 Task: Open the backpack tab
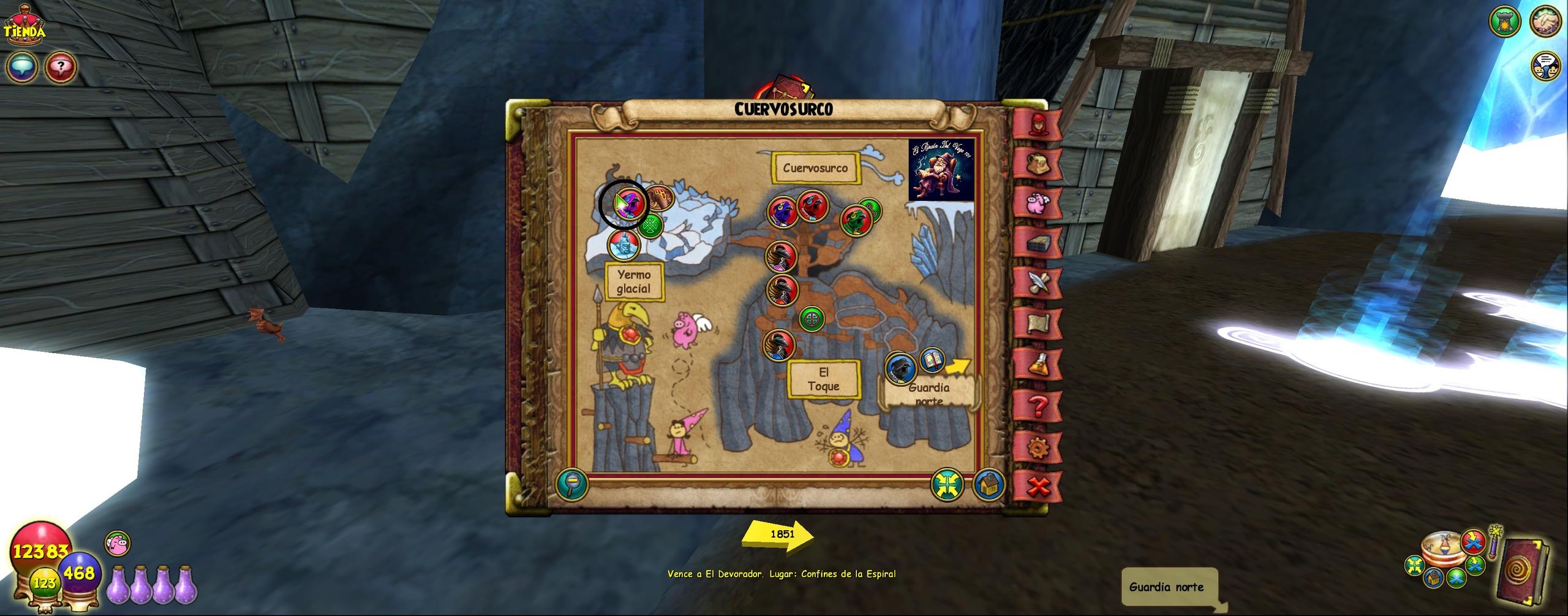point(1038,164)
